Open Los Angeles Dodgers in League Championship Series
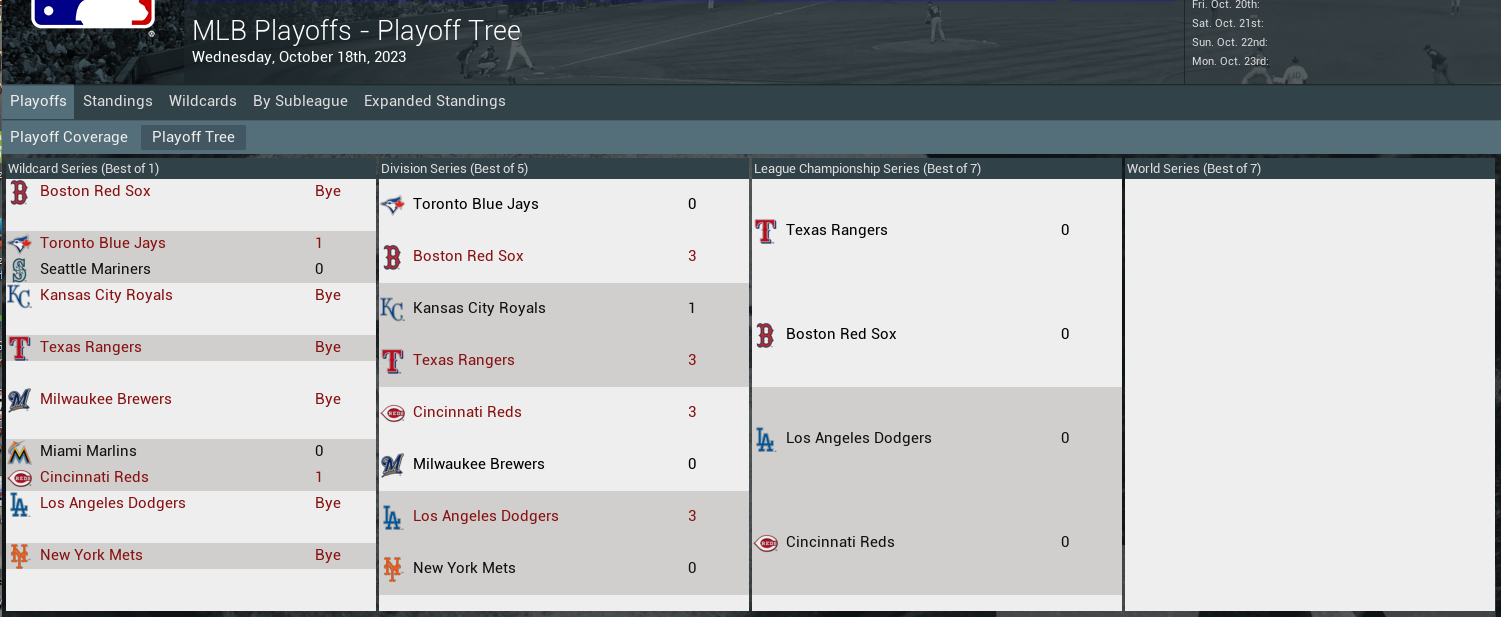This screenshot has height=617, width=1501. pyautogui.click(x=858, y=438)
